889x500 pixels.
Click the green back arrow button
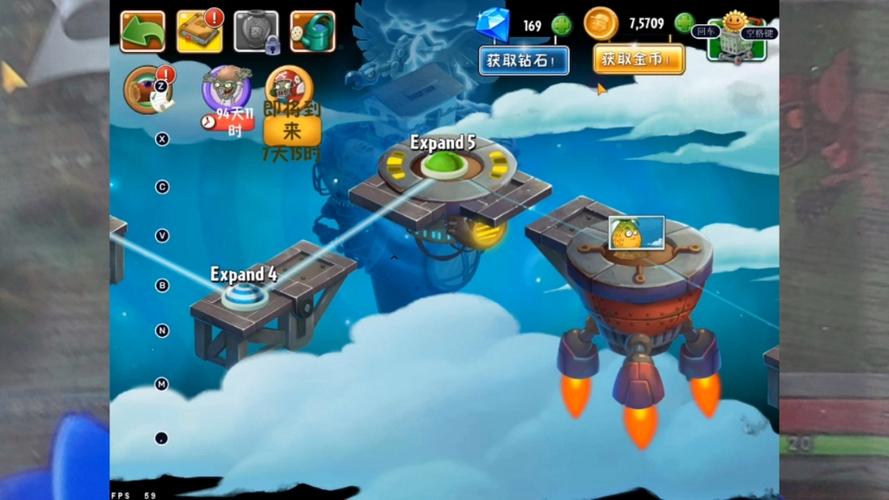(x=142, y=31)
